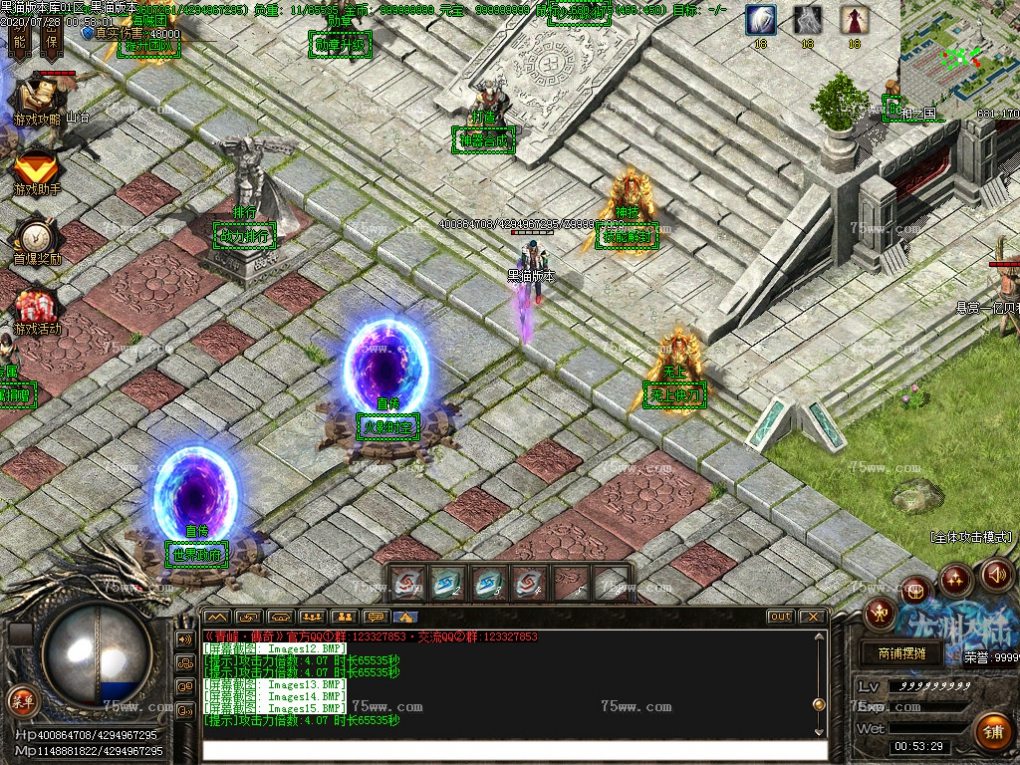
Task: Open the 游戏助手 game assistant
Action: coord(36,172)
